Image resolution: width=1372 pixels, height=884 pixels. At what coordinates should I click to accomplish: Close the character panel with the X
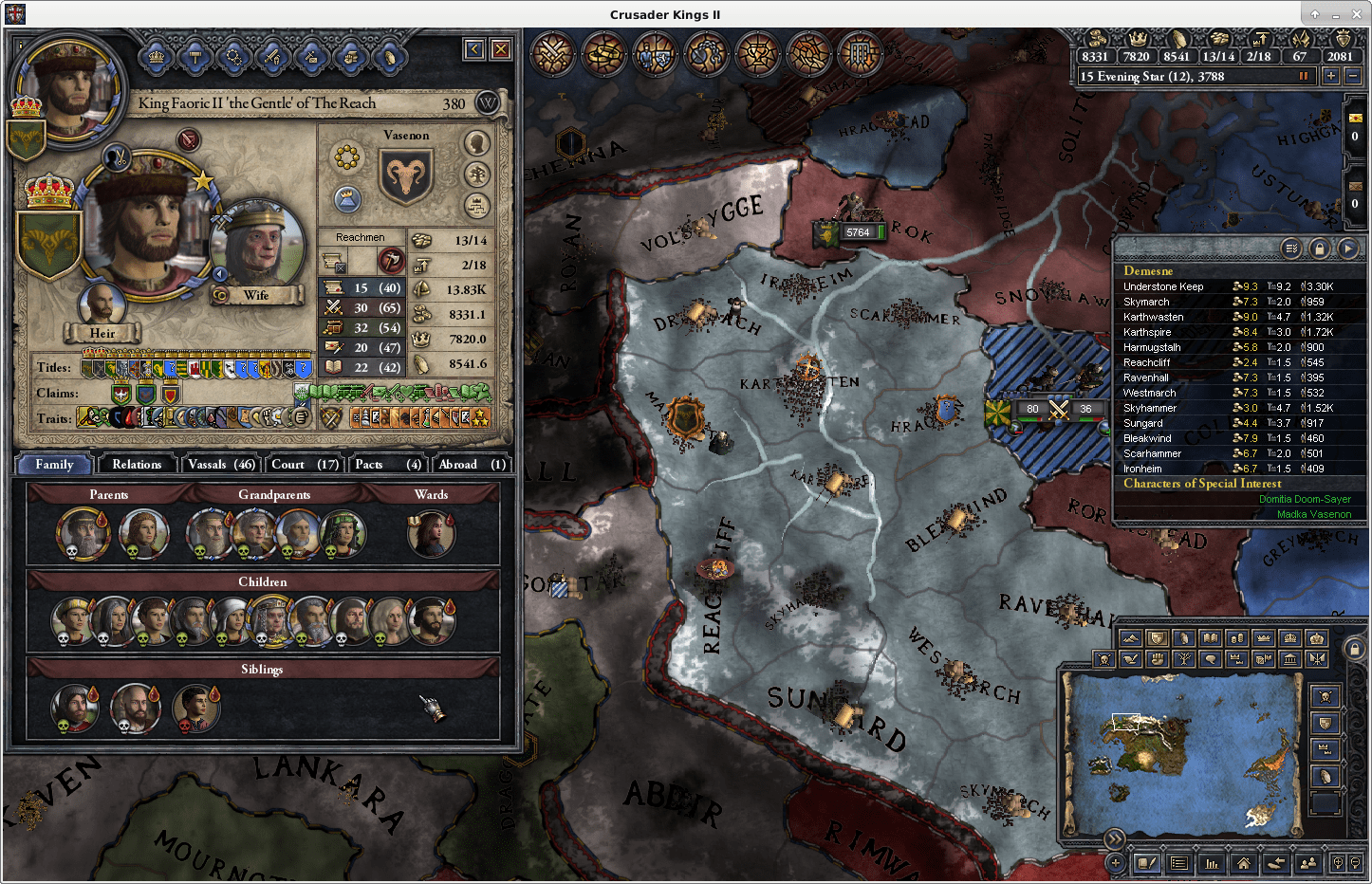tap(501, 49)
